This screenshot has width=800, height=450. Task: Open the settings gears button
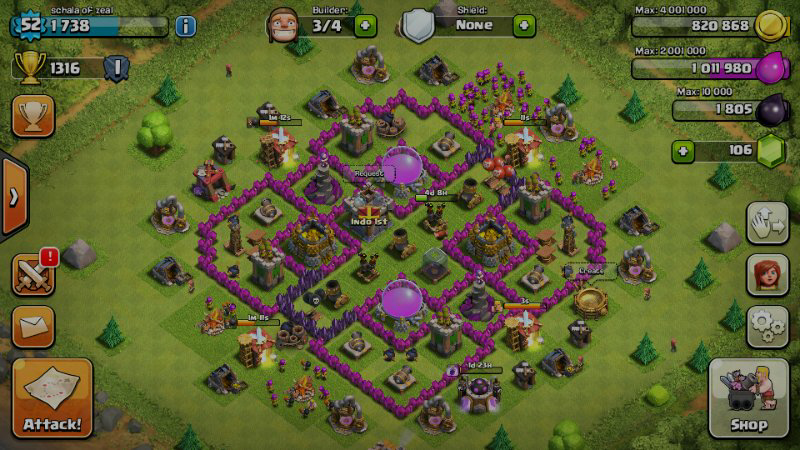click(768, 327)
